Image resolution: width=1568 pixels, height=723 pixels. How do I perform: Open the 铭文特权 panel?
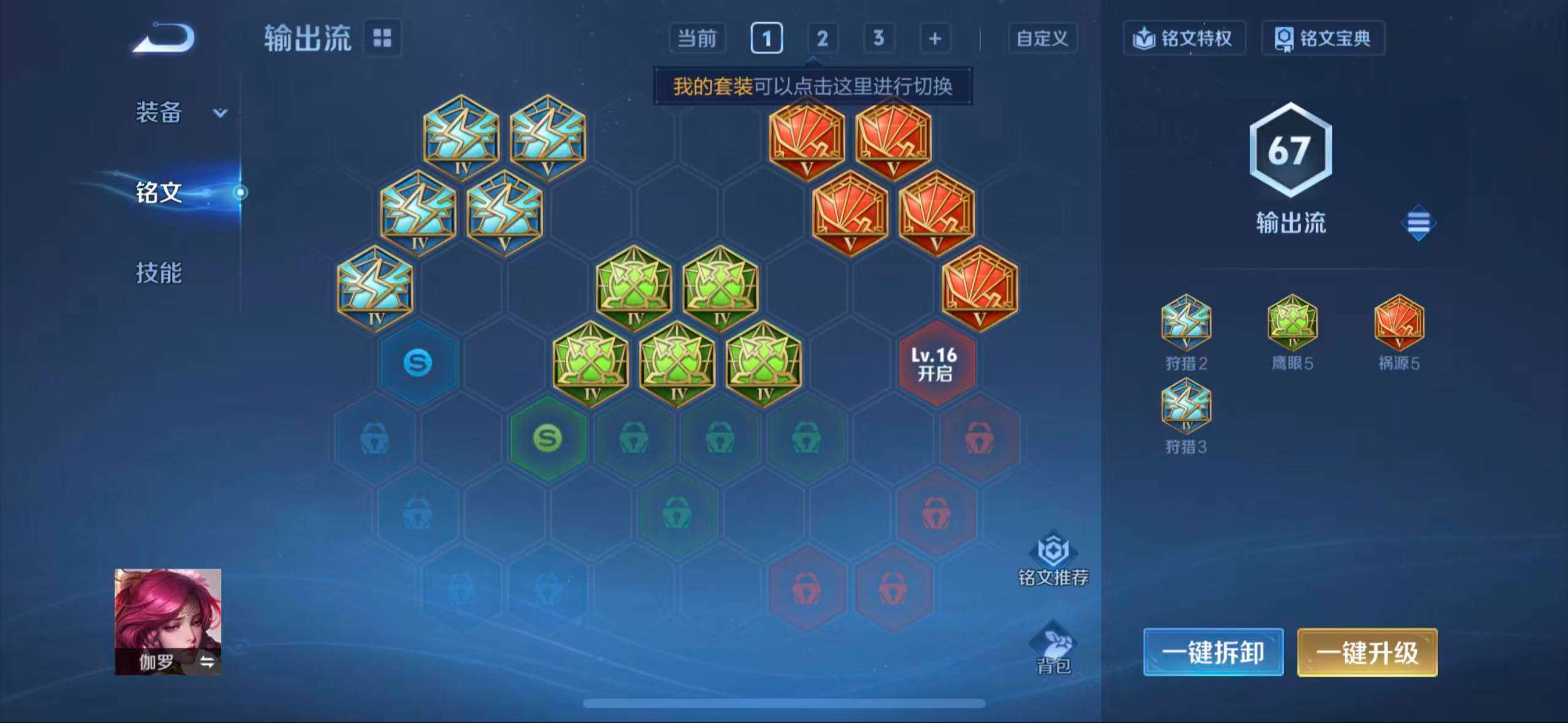pos(1185,38)
